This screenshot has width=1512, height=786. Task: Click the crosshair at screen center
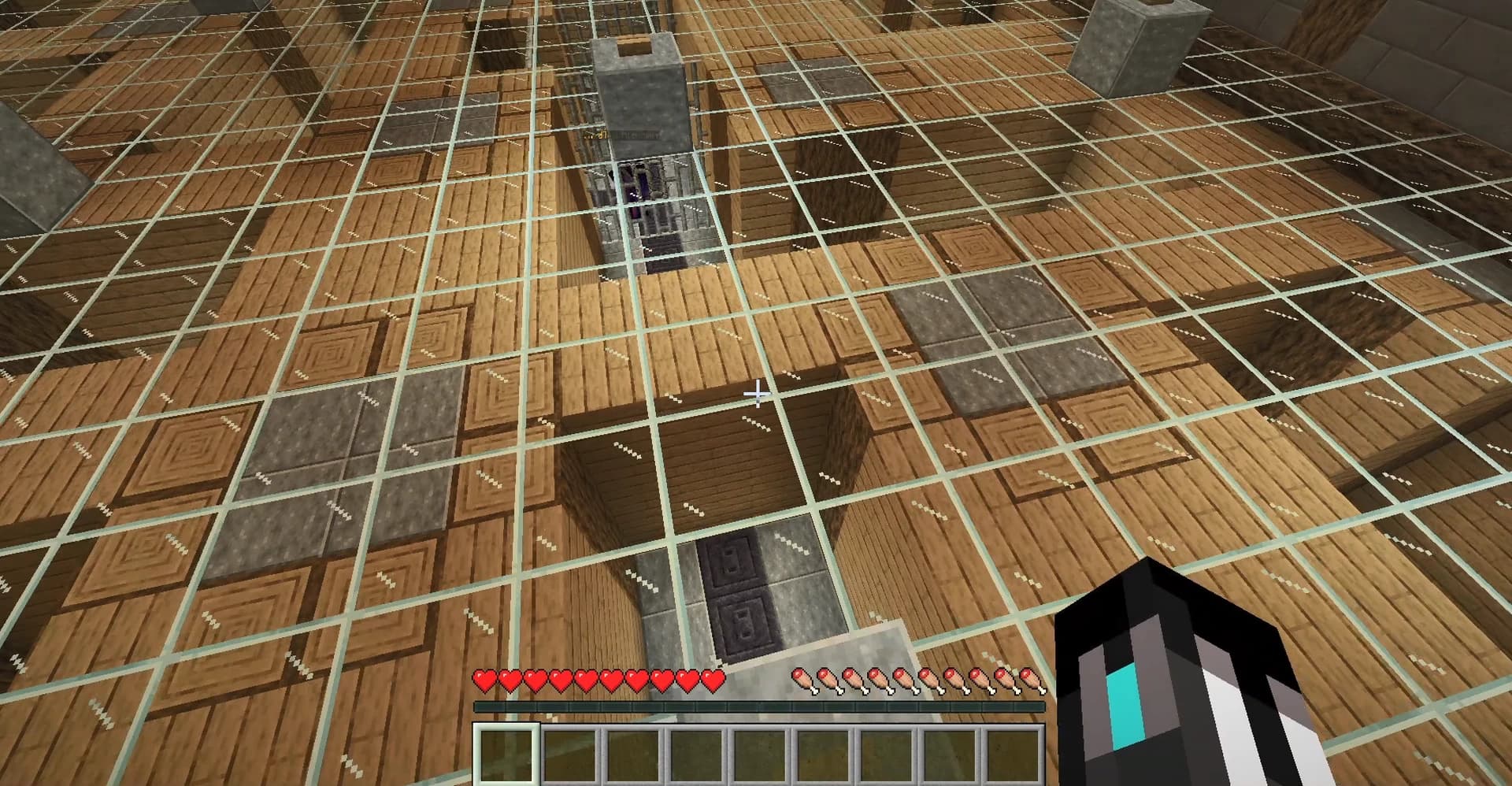pyautogui.click(x=758, y=391)
